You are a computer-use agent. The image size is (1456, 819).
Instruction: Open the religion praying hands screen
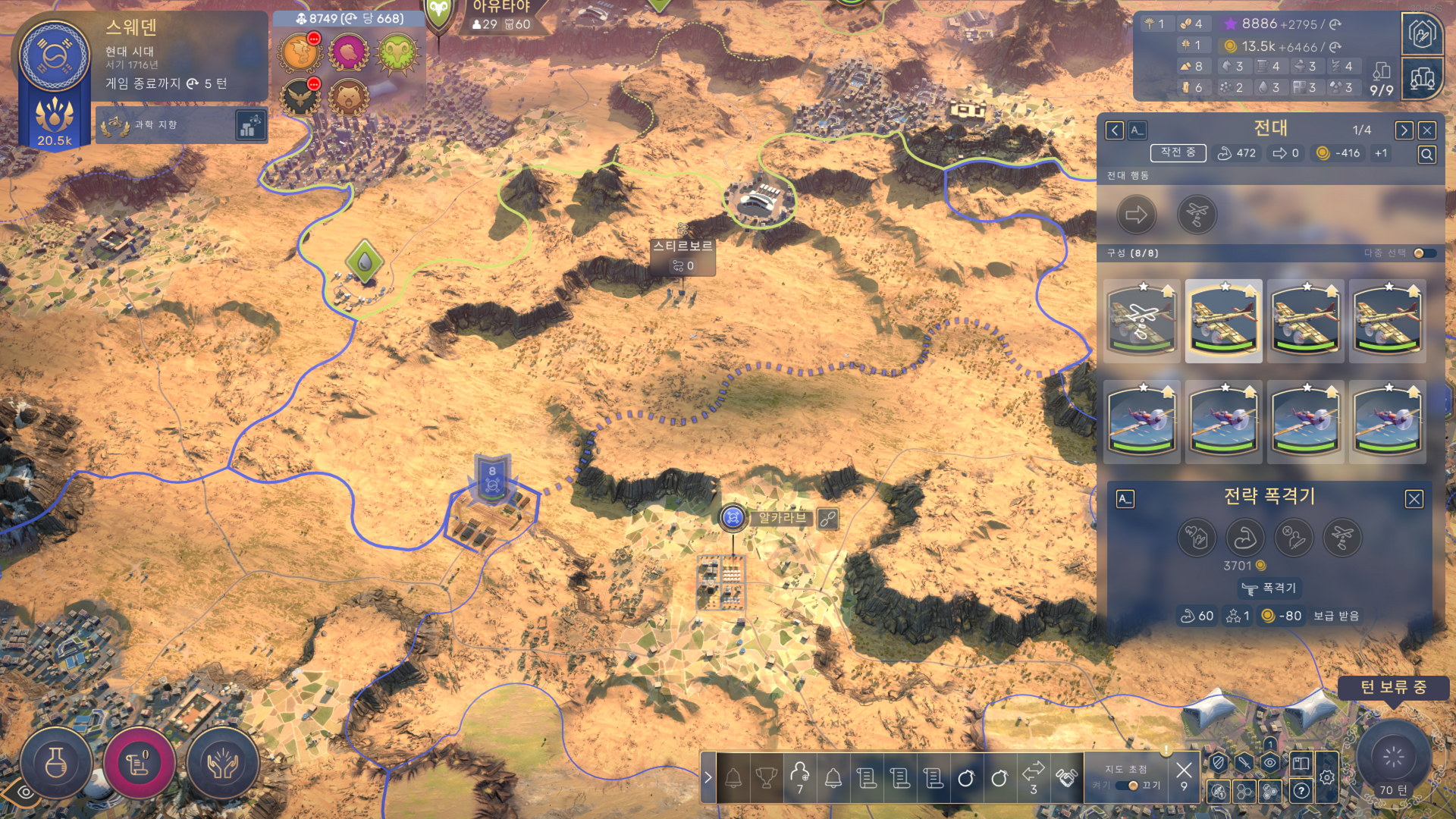[223, 764]
